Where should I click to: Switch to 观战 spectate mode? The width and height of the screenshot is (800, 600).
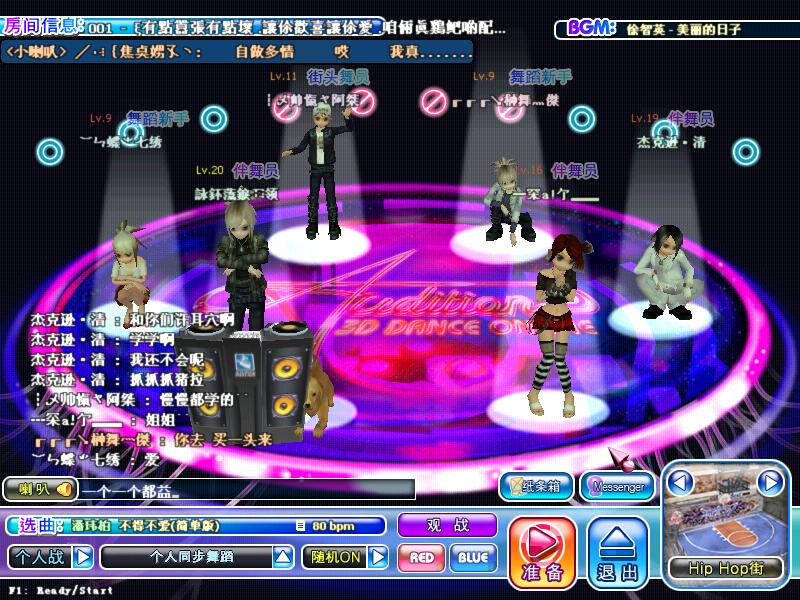click(x=447, y=525)
